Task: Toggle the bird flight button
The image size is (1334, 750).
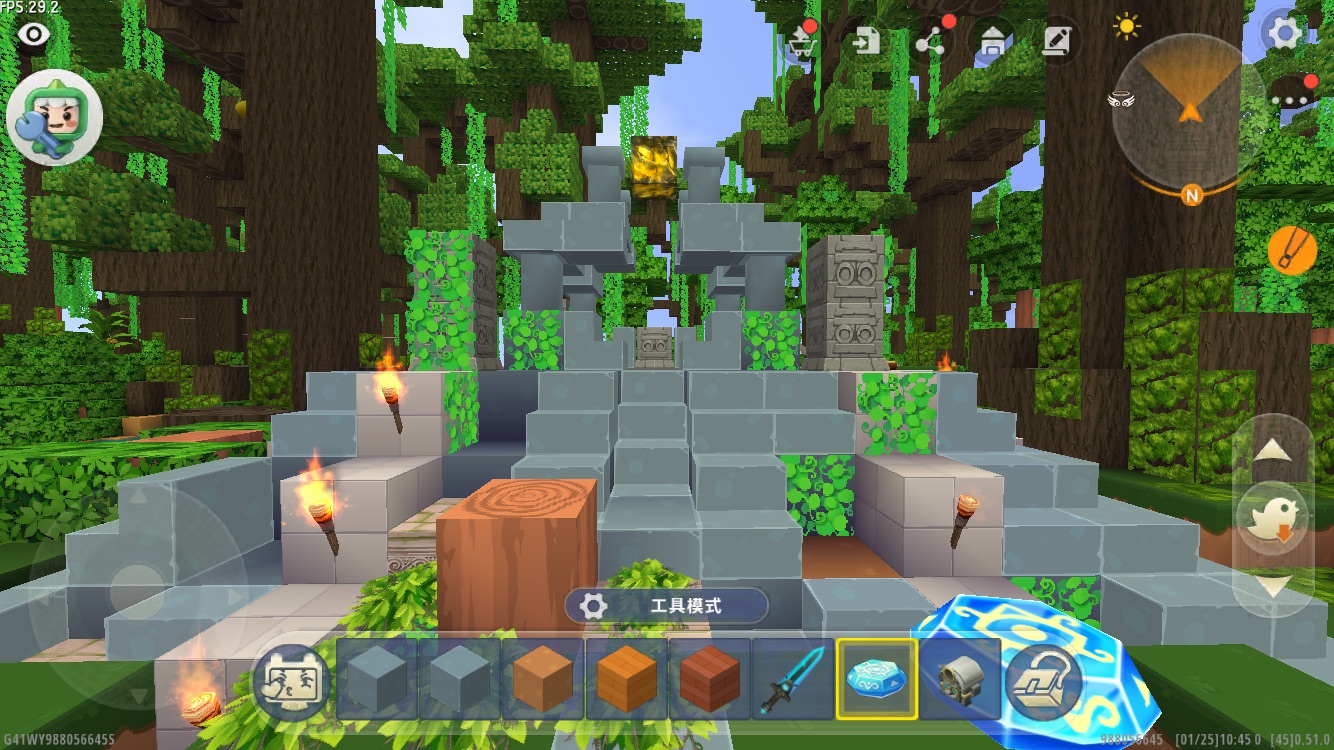Action: [x=1272, y=517]
